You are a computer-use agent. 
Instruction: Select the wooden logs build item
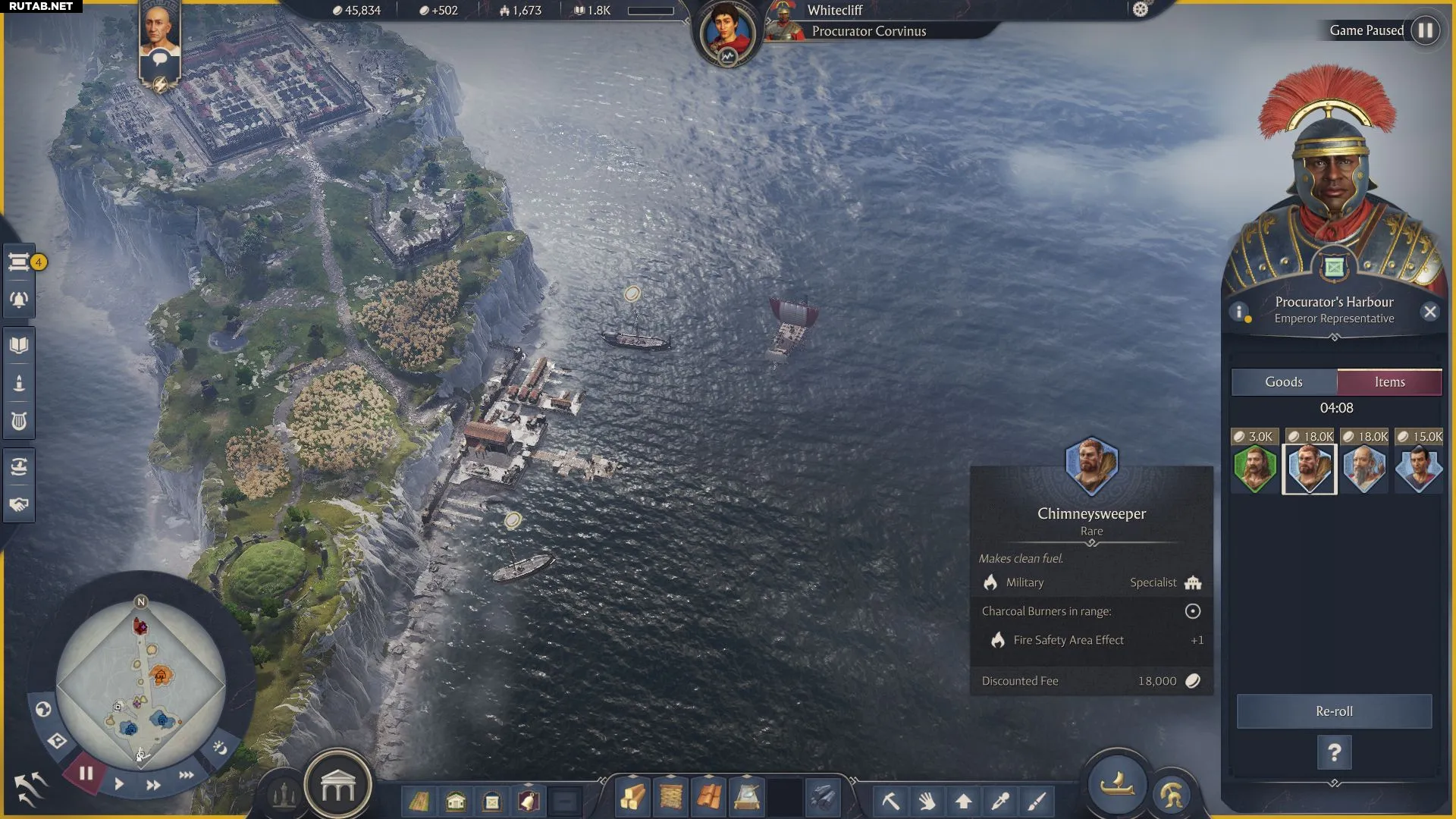tap(632, 798)
